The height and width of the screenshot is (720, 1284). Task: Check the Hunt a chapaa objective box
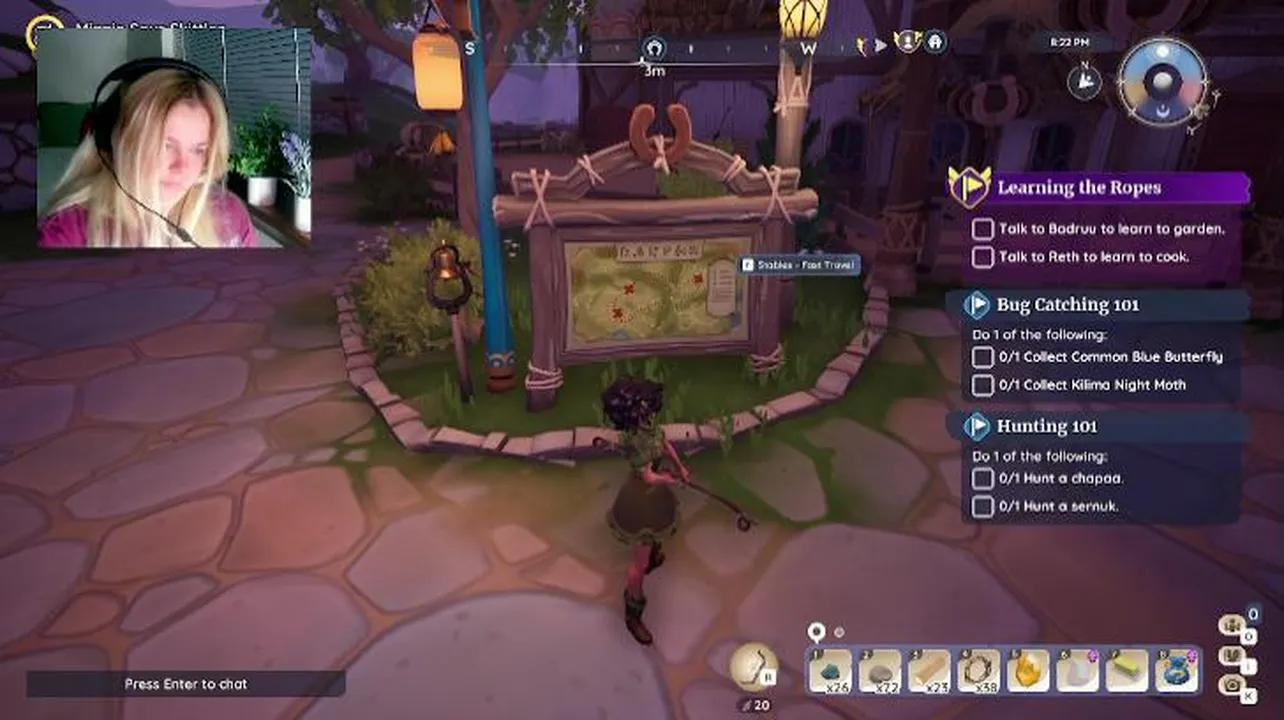[x=982, y=479]
